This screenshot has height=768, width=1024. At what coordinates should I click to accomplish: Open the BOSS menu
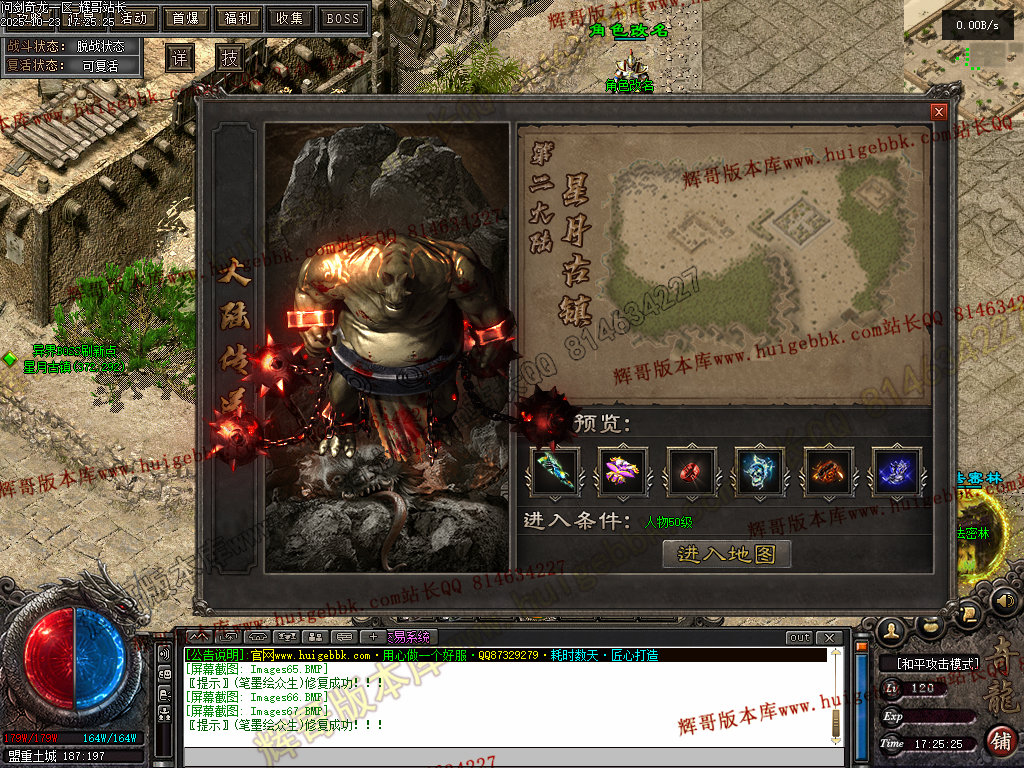343,18
